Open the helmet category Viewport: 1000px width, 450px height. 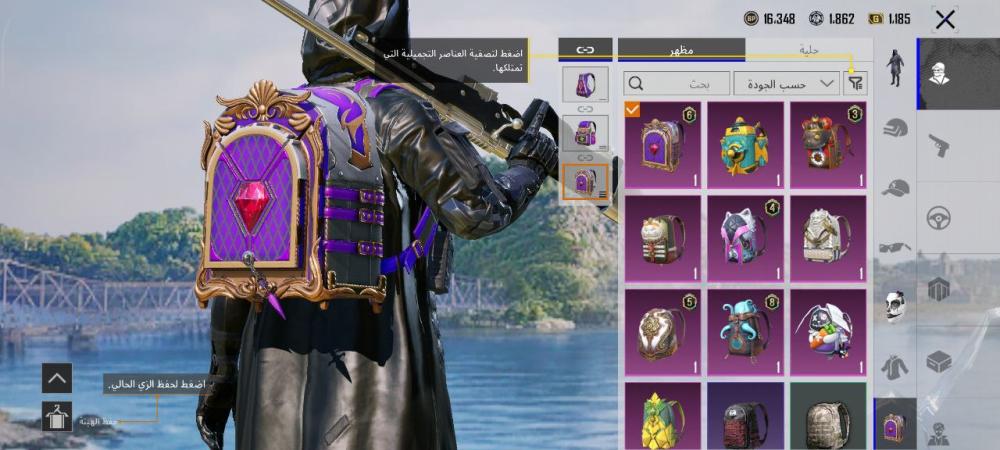(x=895, y=128)
